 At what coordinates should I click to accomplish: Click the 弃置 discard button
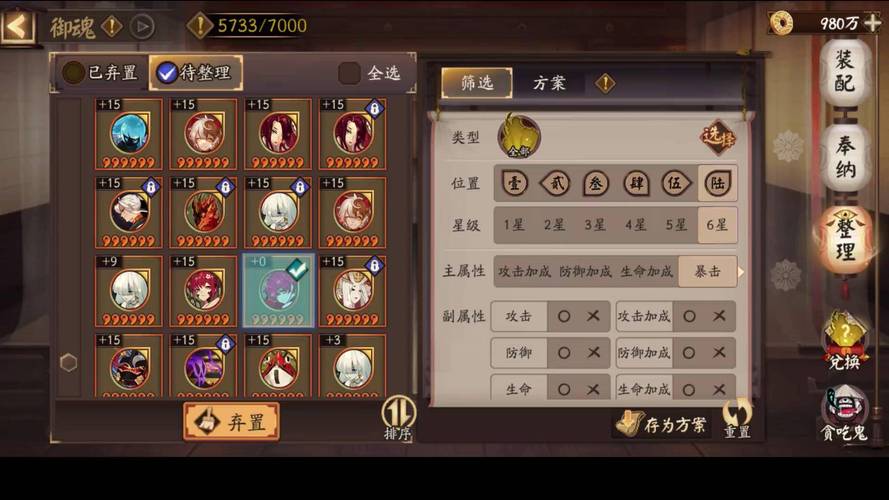pyautogui.click(x=231, y=422)
